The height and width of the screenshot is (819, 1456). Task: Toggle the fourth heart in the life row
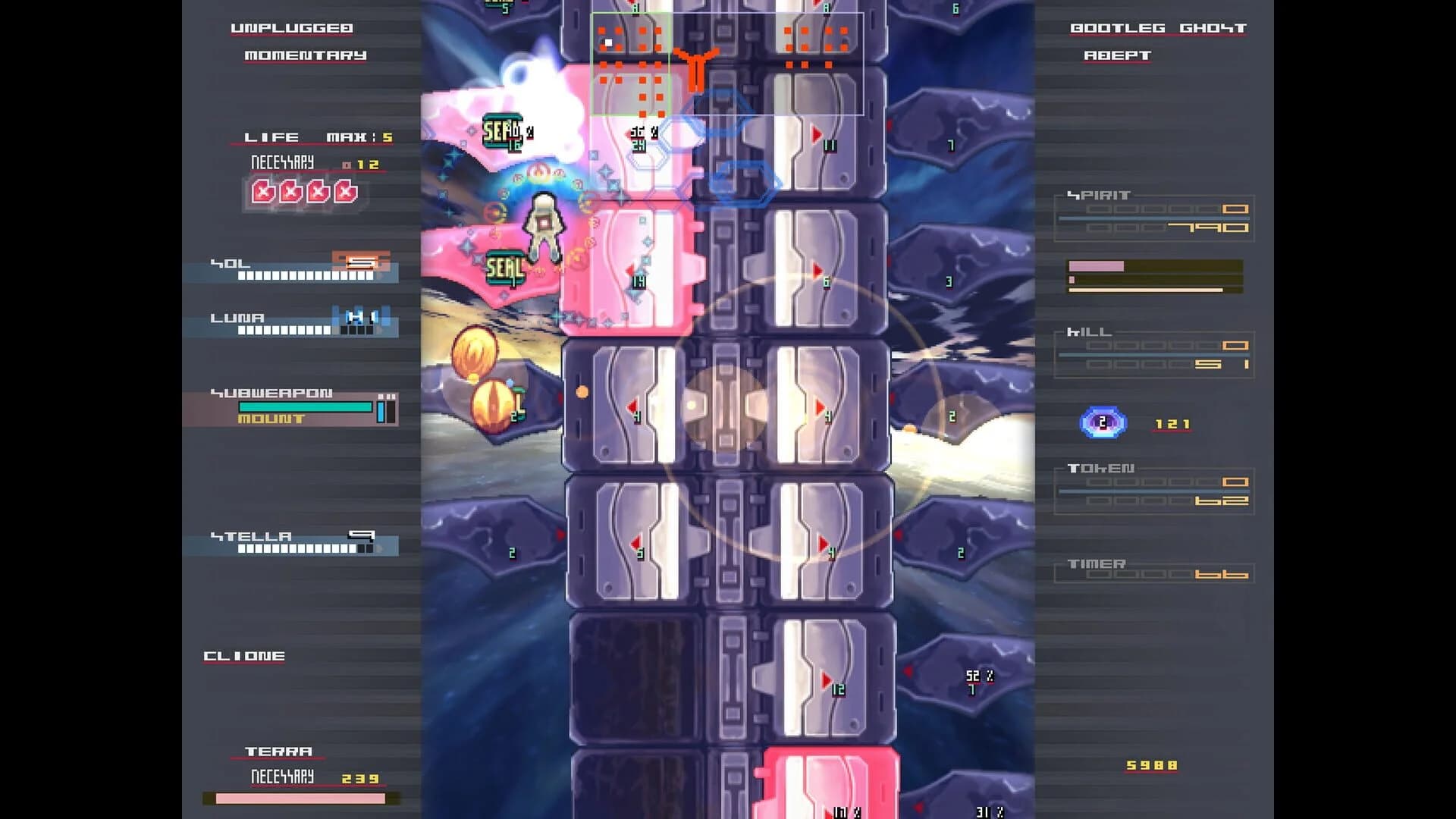(347, 193)
